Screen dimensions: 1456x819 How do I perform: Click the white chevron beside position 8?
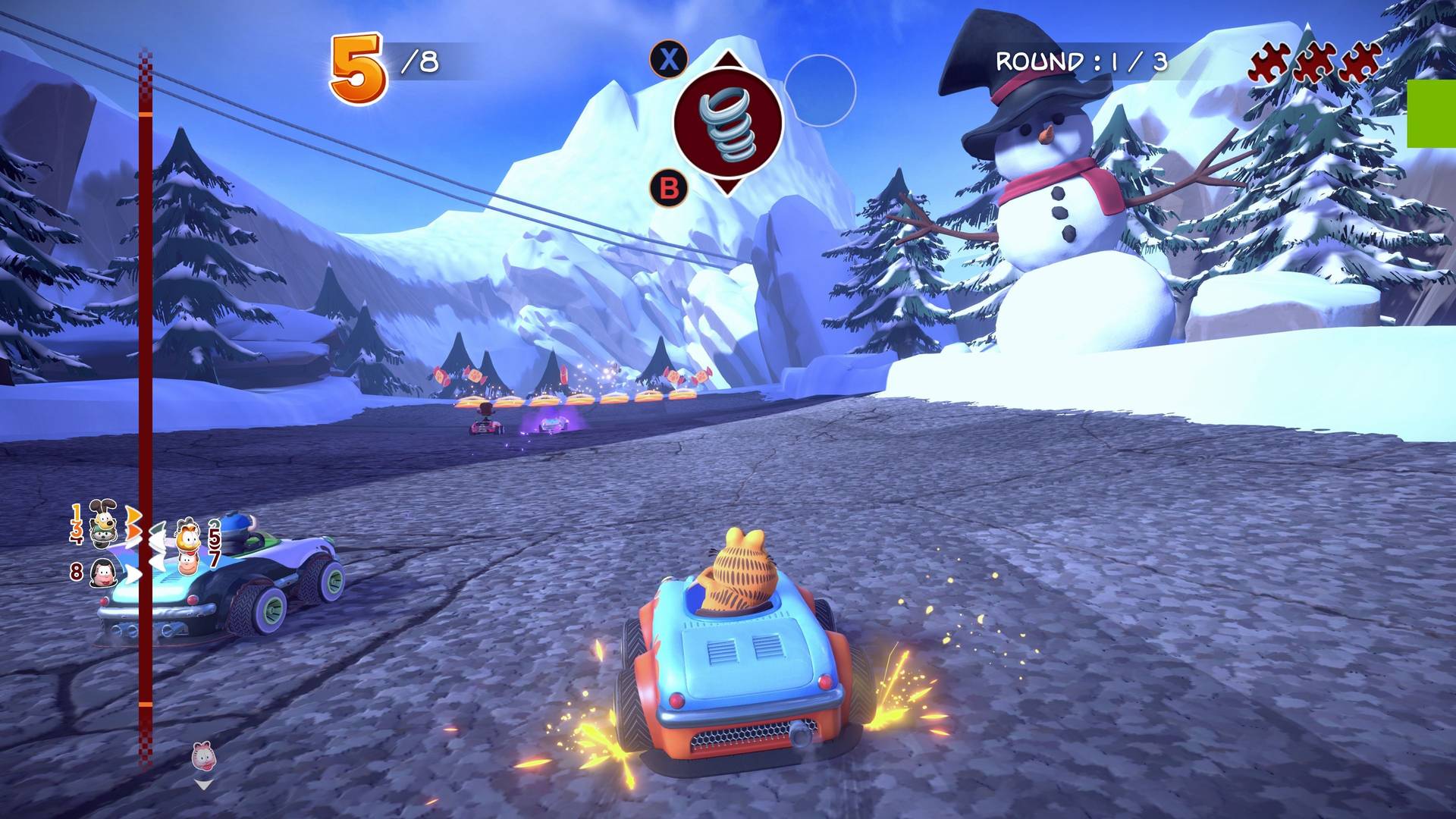[x=133, y=574]
